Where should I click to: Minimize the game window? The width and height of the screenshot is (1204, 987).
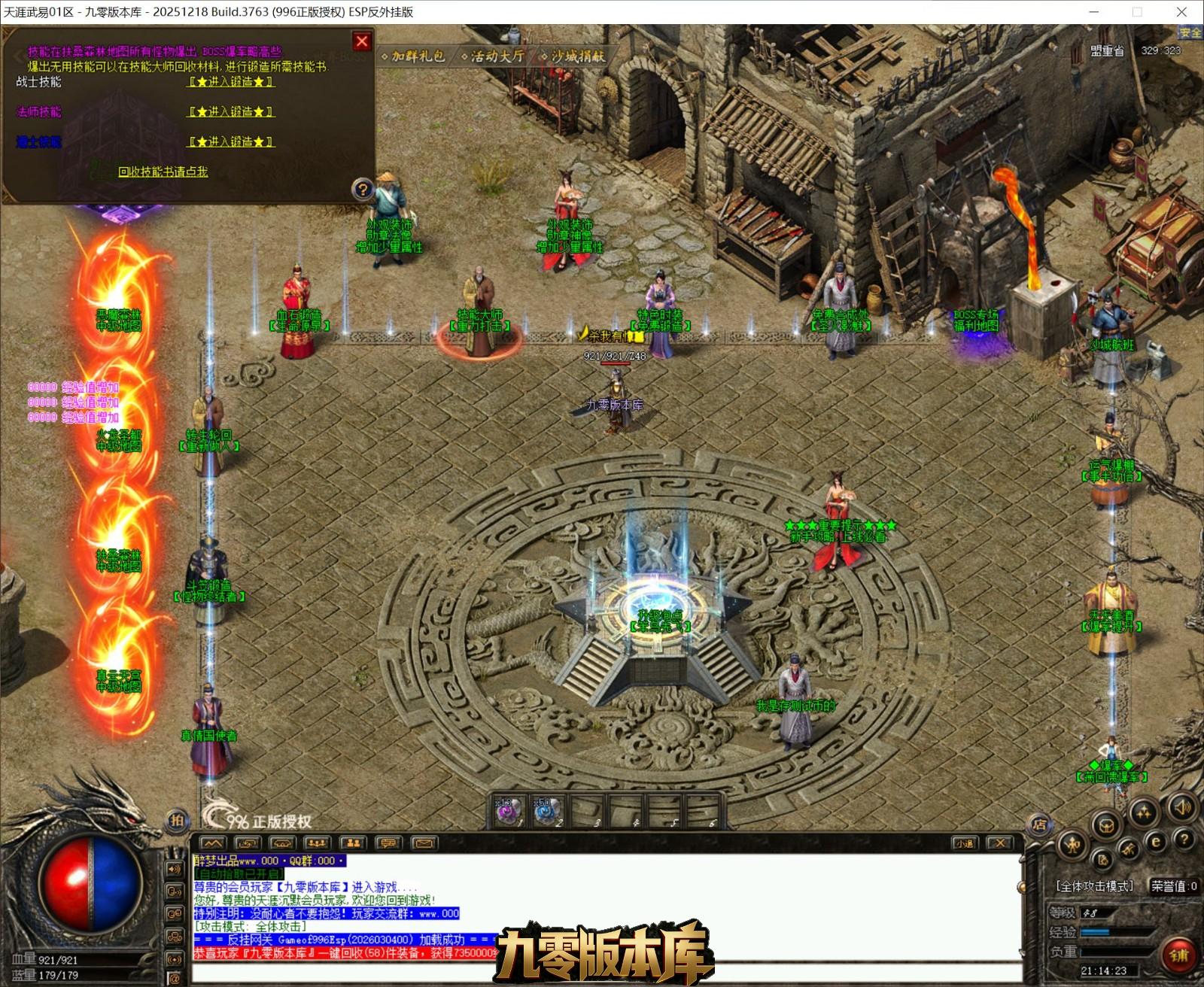[1094, 12]
